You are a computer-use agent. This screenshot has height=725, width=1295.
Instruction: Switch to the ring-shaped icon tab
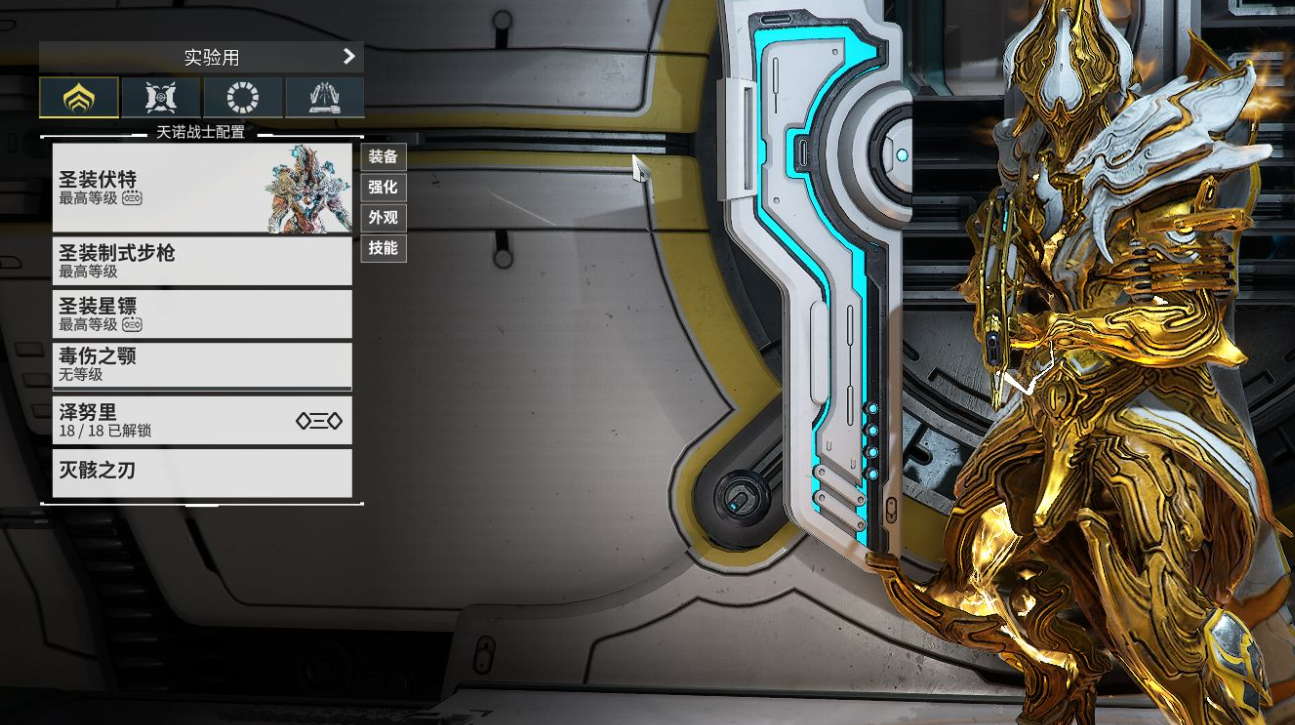click(243, 98)
